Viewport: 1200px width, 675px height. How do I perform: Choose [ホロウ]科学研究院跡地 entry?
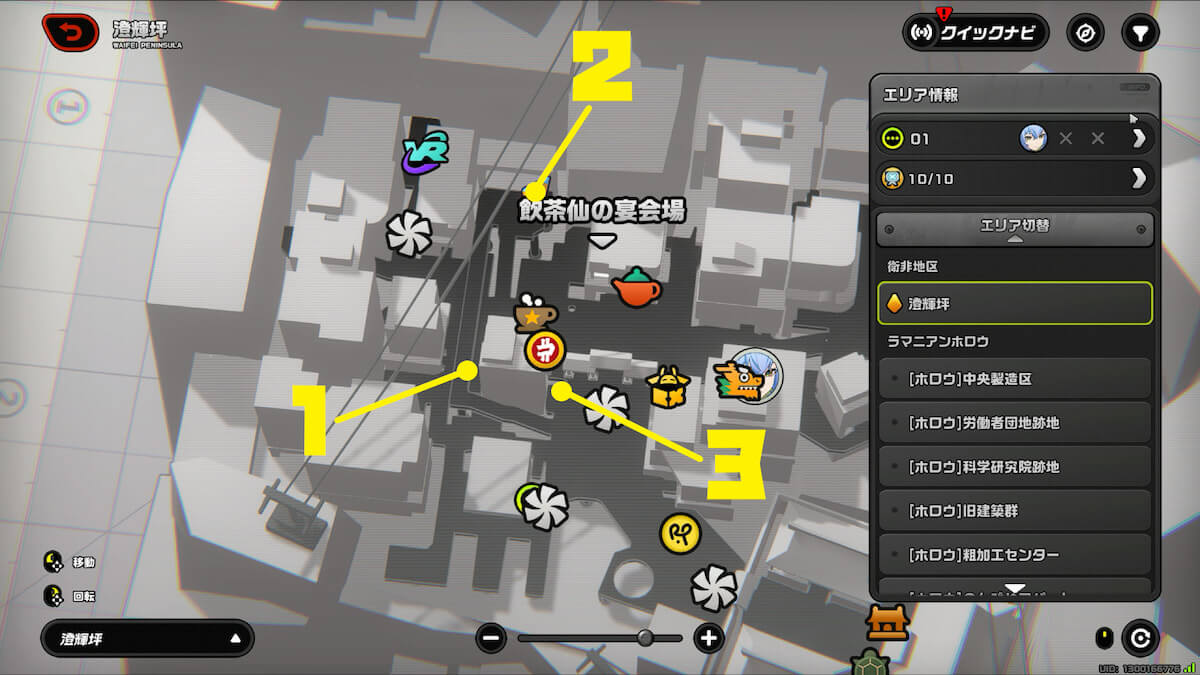(1014, 467)
